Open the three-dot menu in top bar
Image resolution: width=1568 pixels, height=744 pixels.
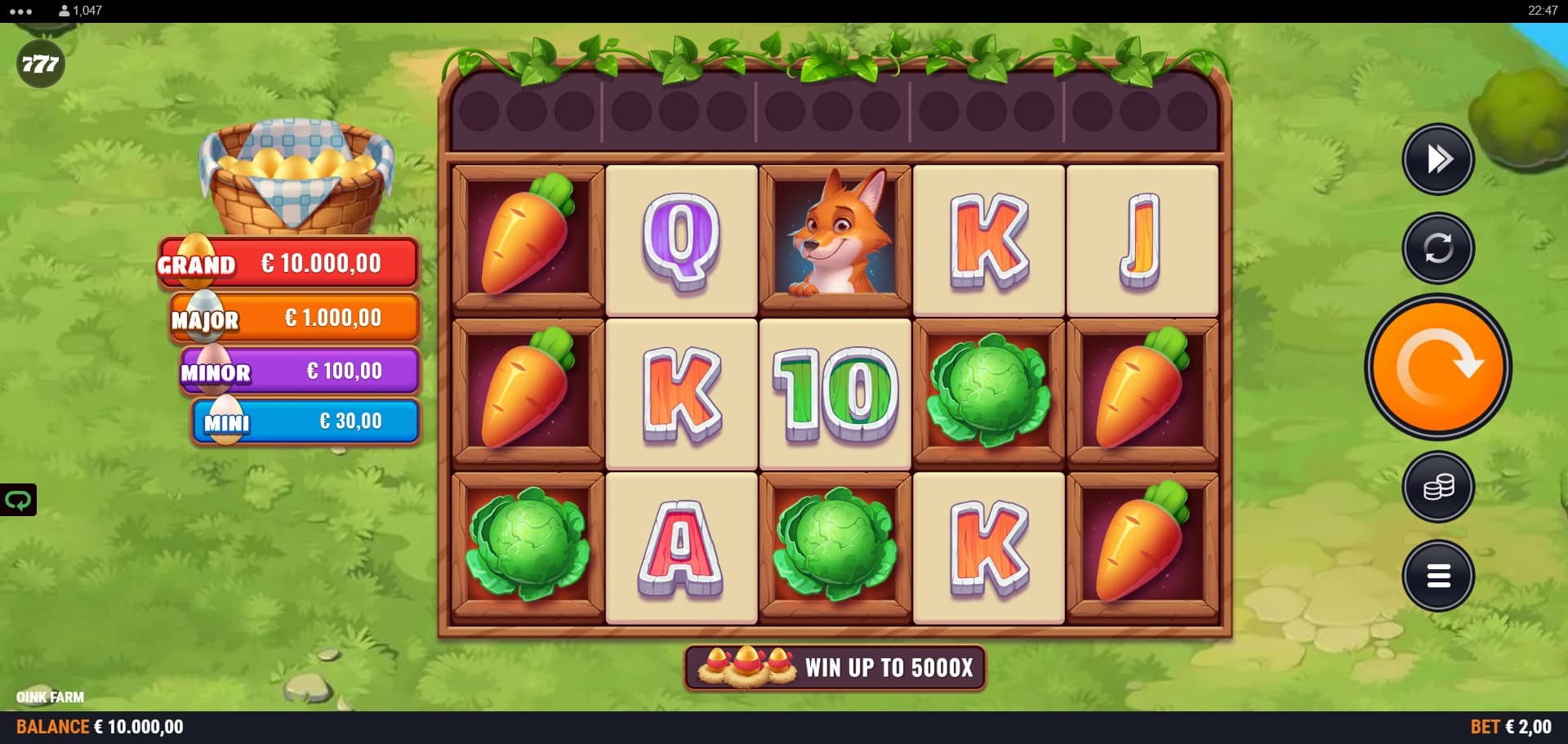(20, 11)
